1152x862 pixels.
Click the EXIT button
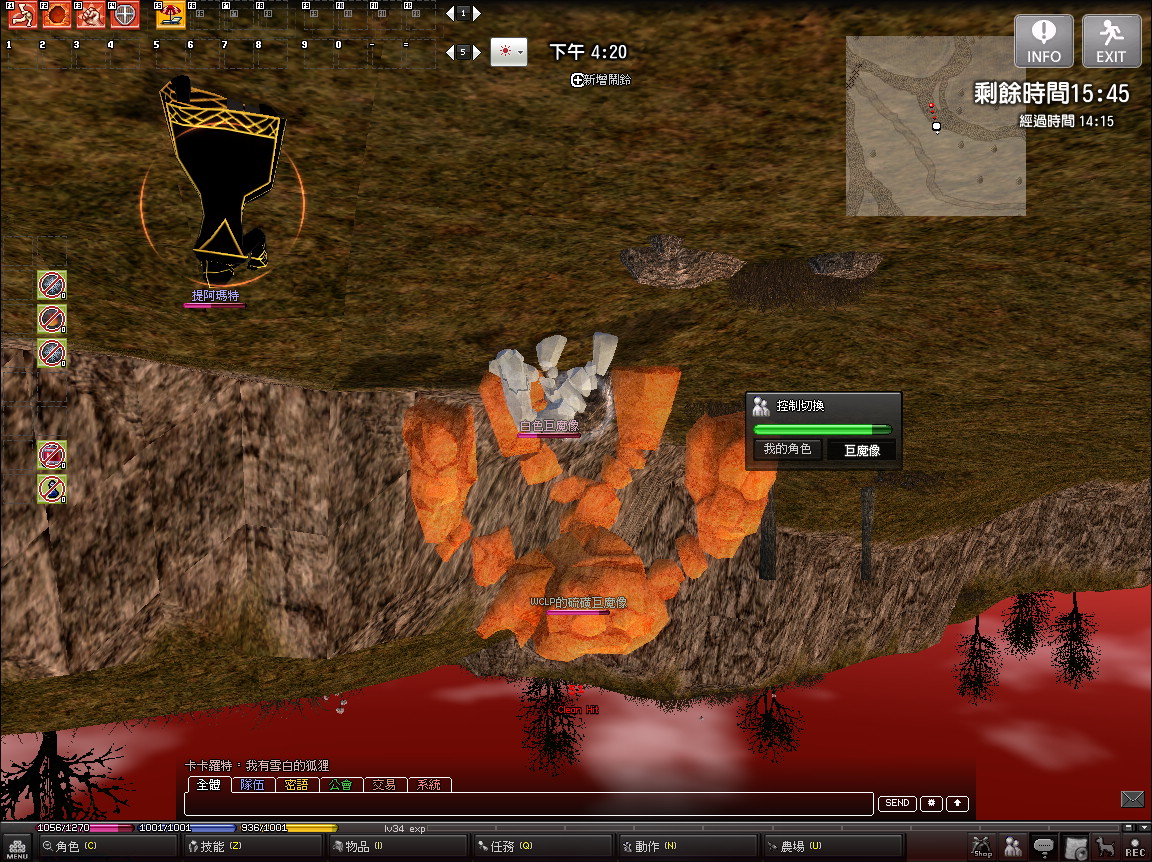(1111, 41)
